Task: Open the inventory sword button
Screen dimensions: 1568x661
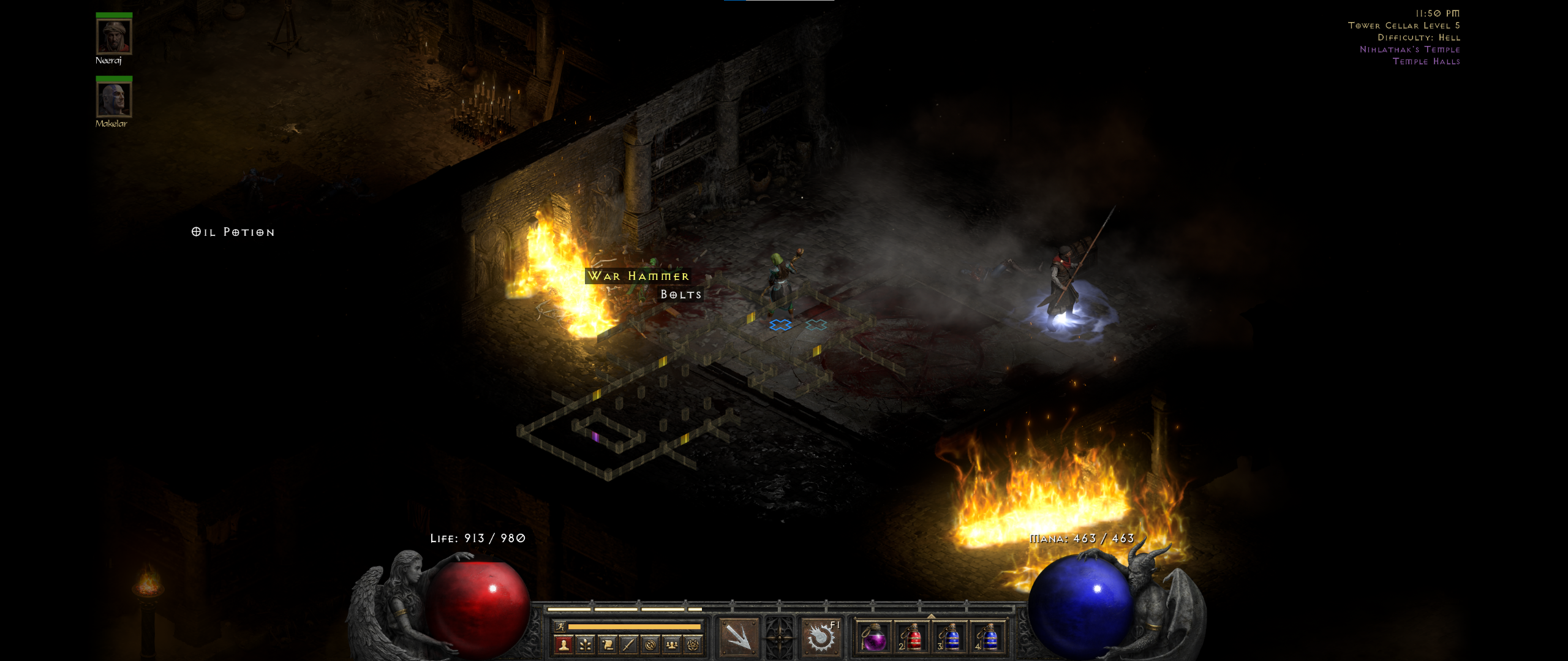Action: [x=629, y=644]
